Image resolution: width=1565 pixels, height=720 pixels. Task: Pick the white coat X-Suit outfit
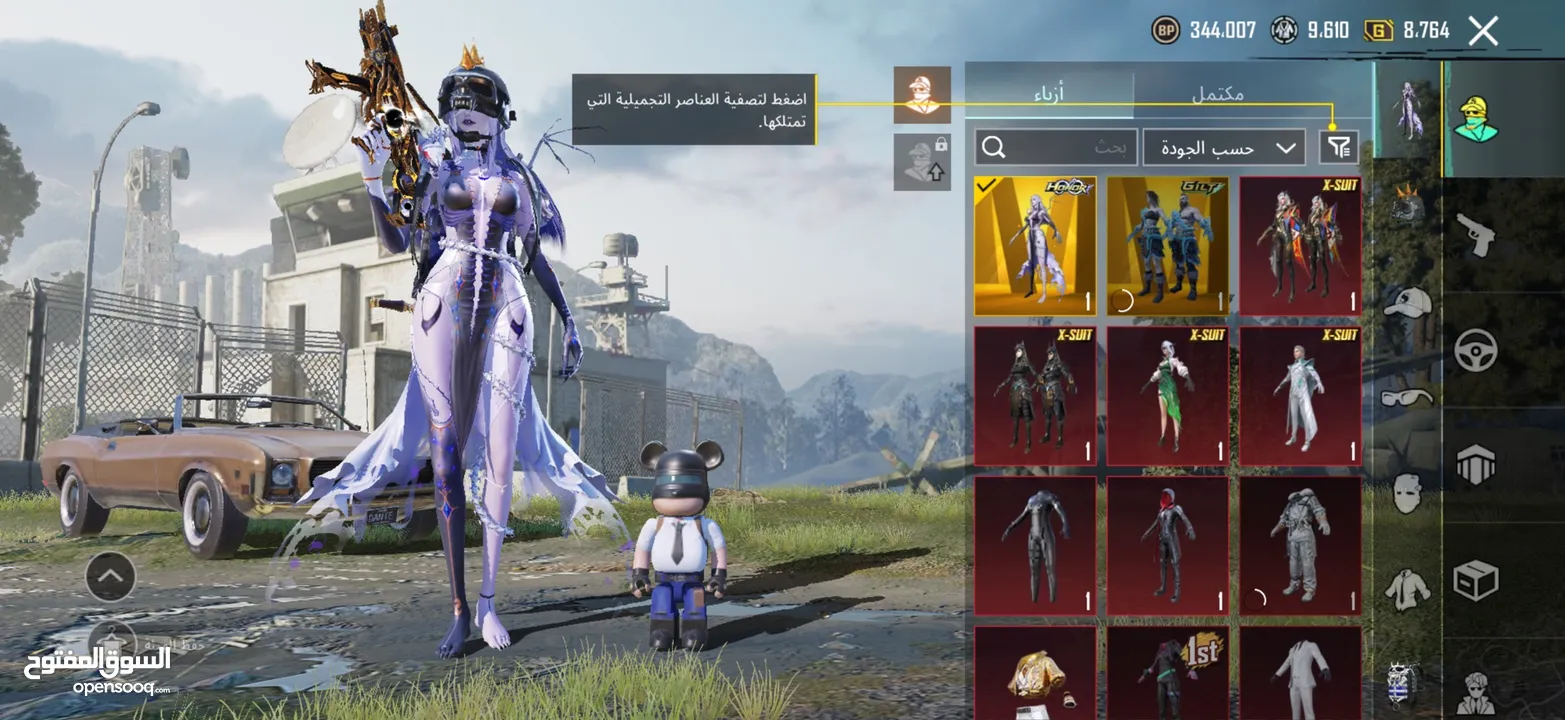tap(1300, 396)
